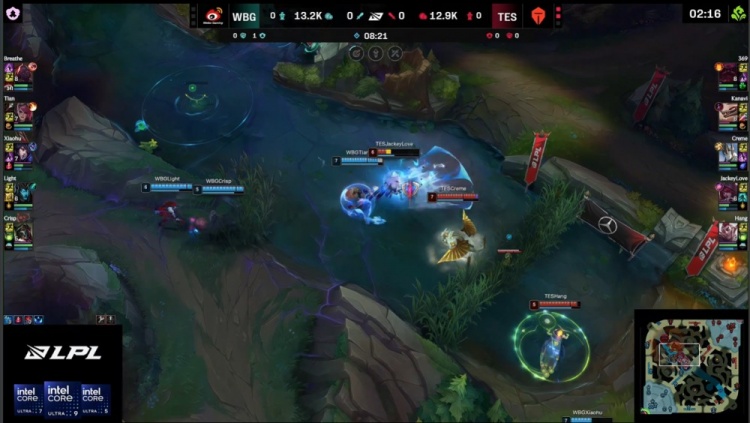The image size is (750, 423).
Task: Select Breathe's champion portrait
Action: tap(22, 75)
